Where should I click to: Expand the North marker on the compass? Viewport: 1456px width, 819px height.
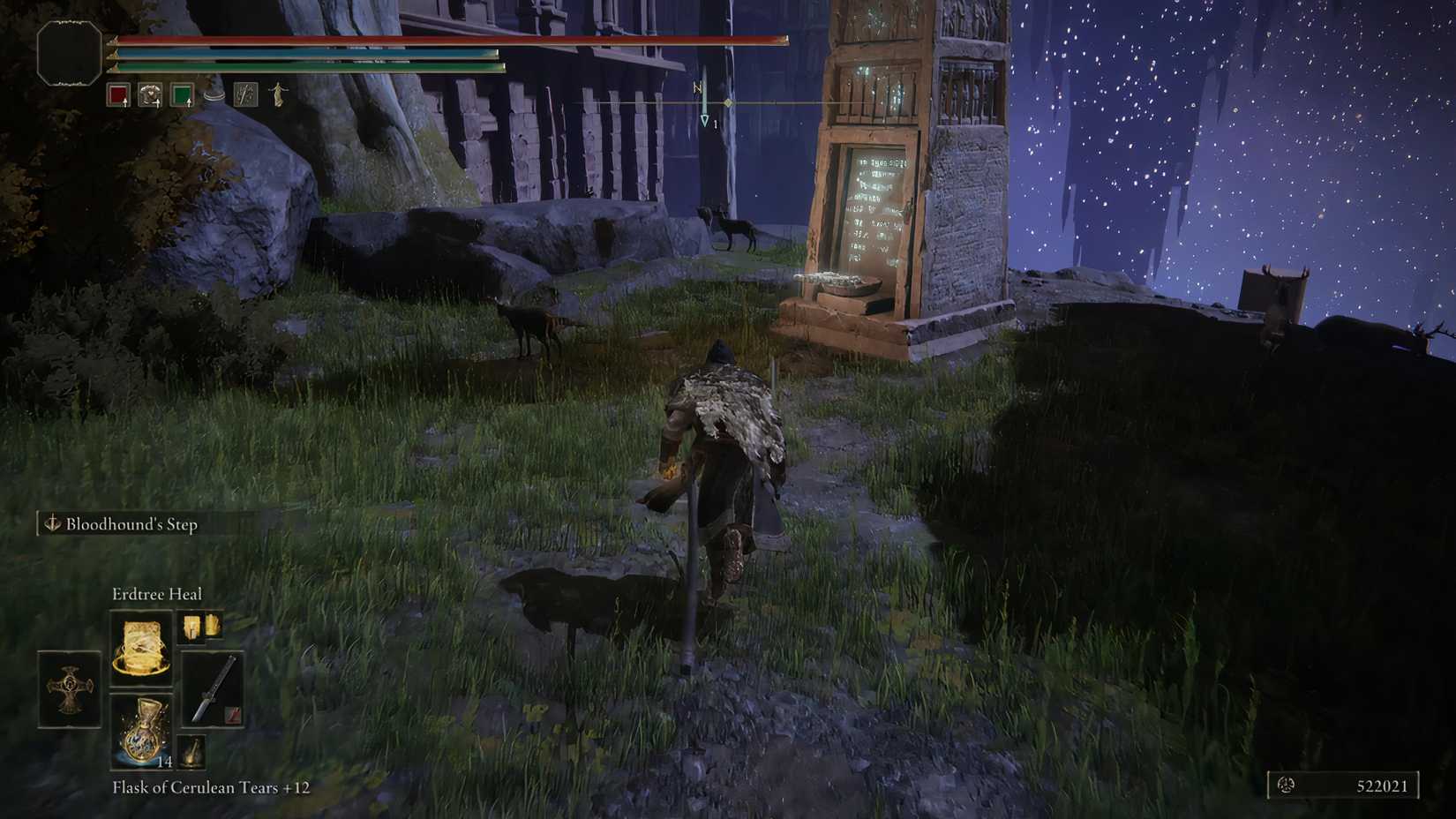coord(696,87)
